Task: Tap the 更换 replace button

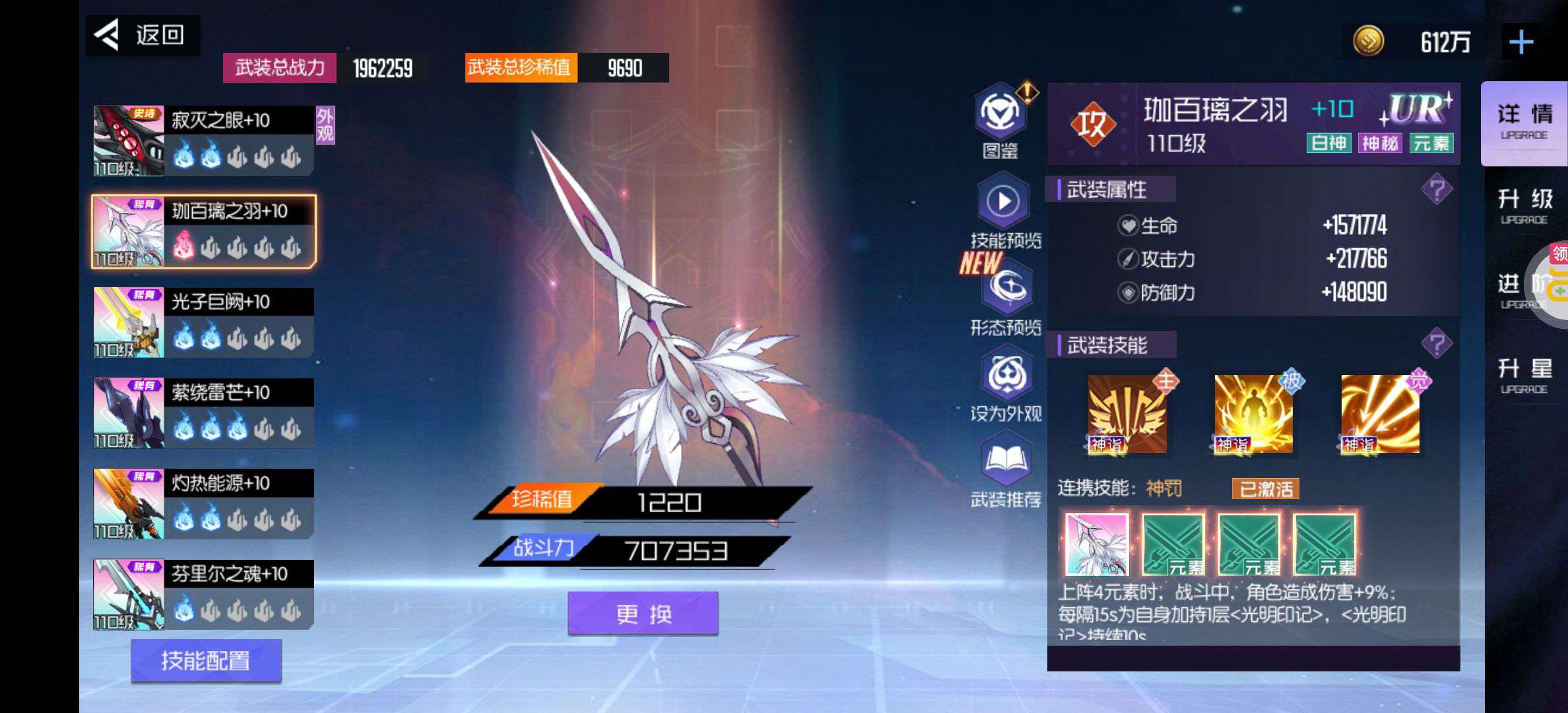Action: (643, 614)
